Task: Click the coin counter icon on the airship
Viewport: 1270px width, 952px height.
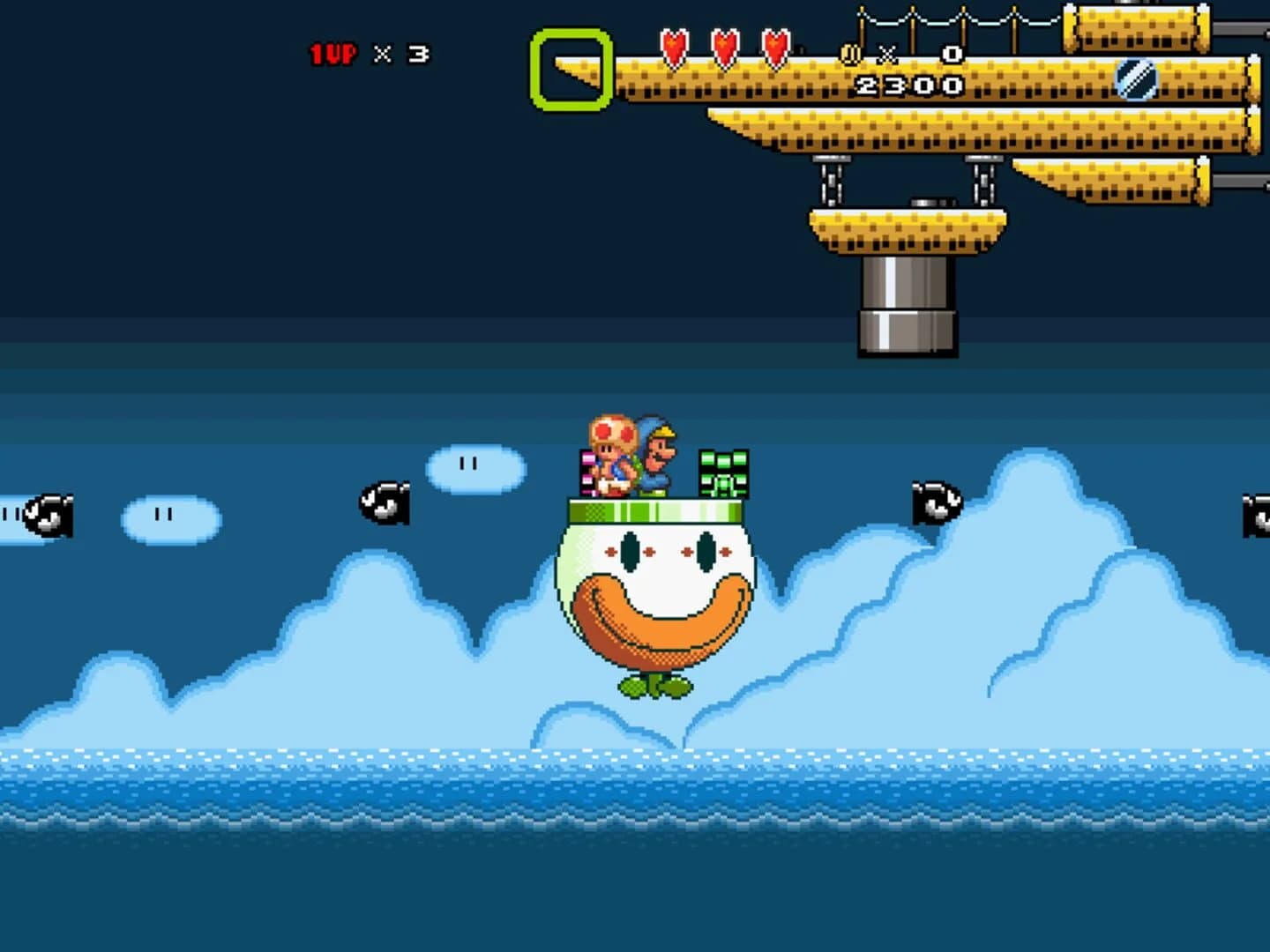Action: [x=850, y=53]
